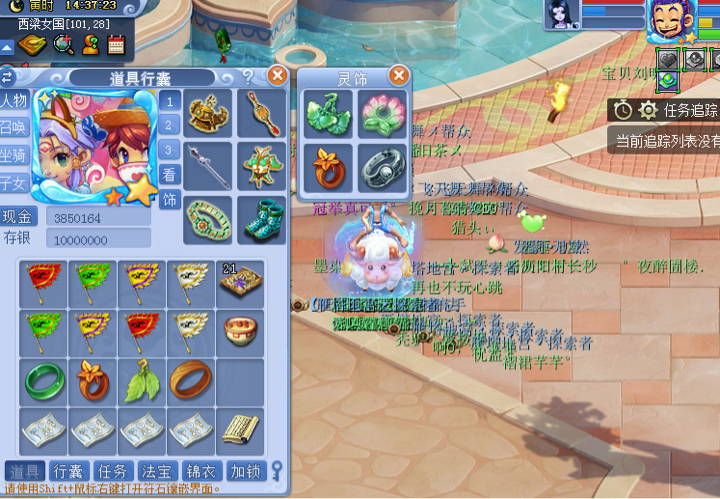Switch to the 任务 quest items tab
Image resolution: width=720 pixels, height=499 pixels.
[x=112, y=471]
